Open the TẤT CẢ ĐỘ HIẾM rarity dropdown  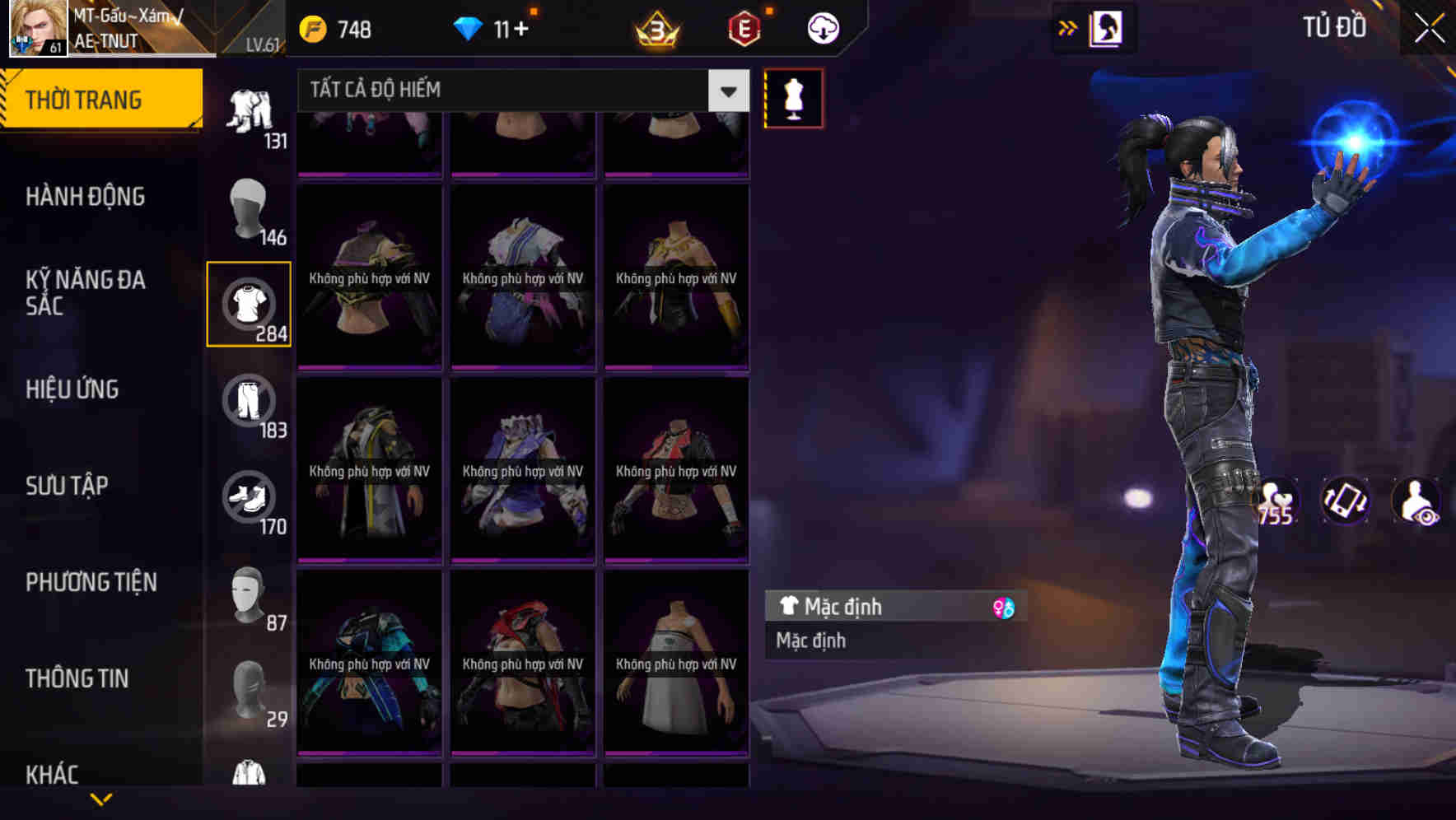point(519,90)
